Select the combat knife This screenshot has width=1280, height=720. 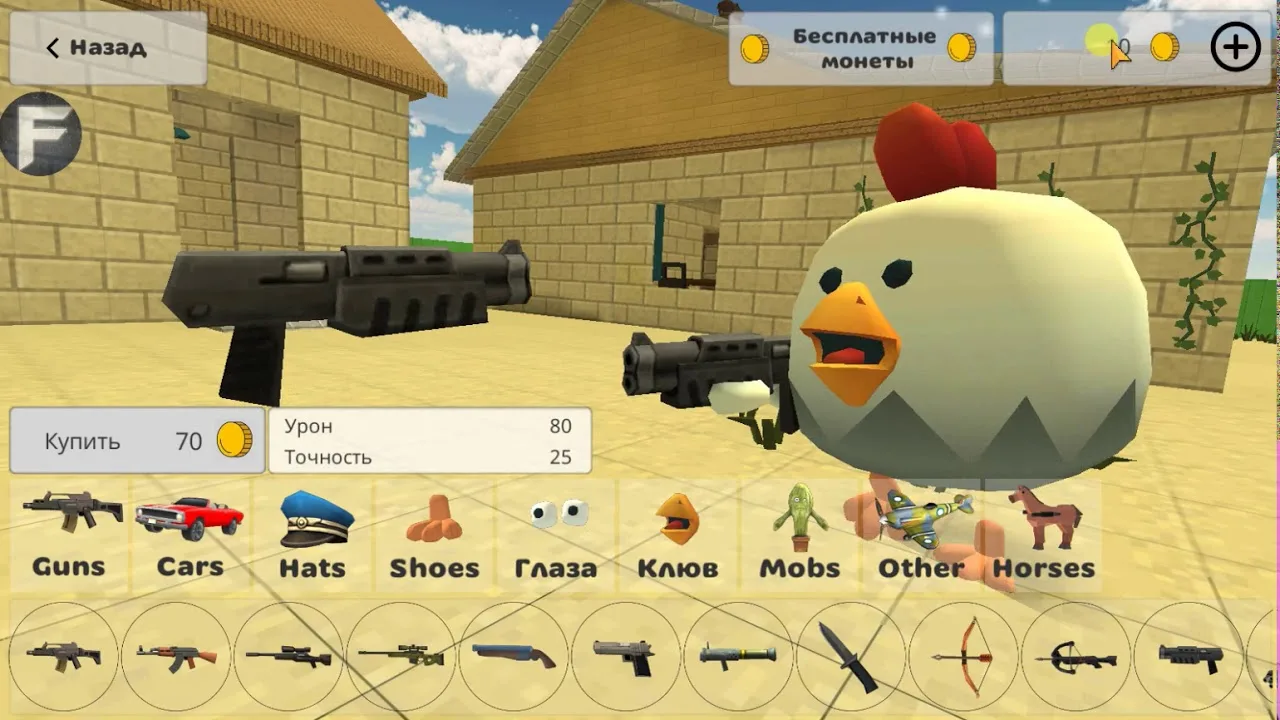(851, 657)
